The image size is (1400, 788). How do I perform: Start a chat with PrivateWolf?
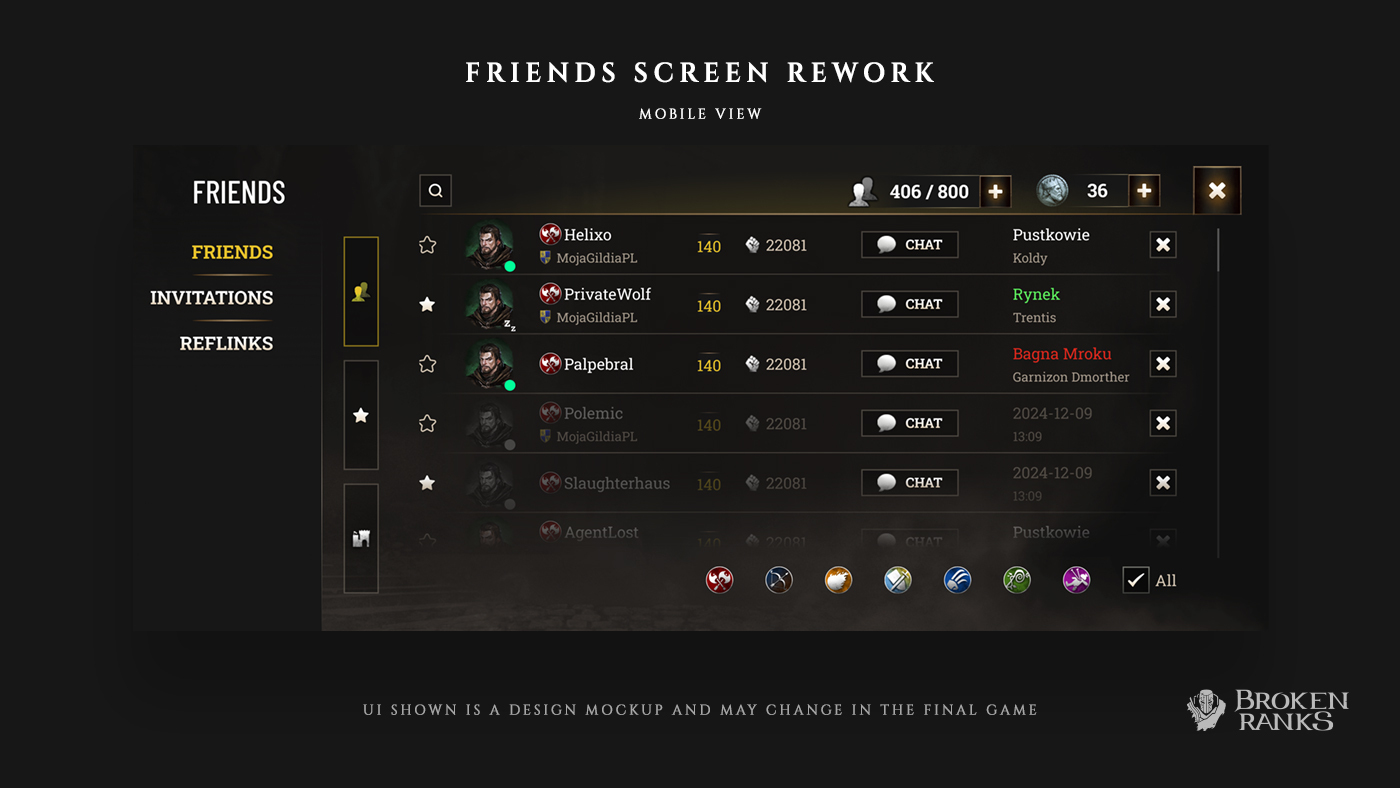[909, 304]
